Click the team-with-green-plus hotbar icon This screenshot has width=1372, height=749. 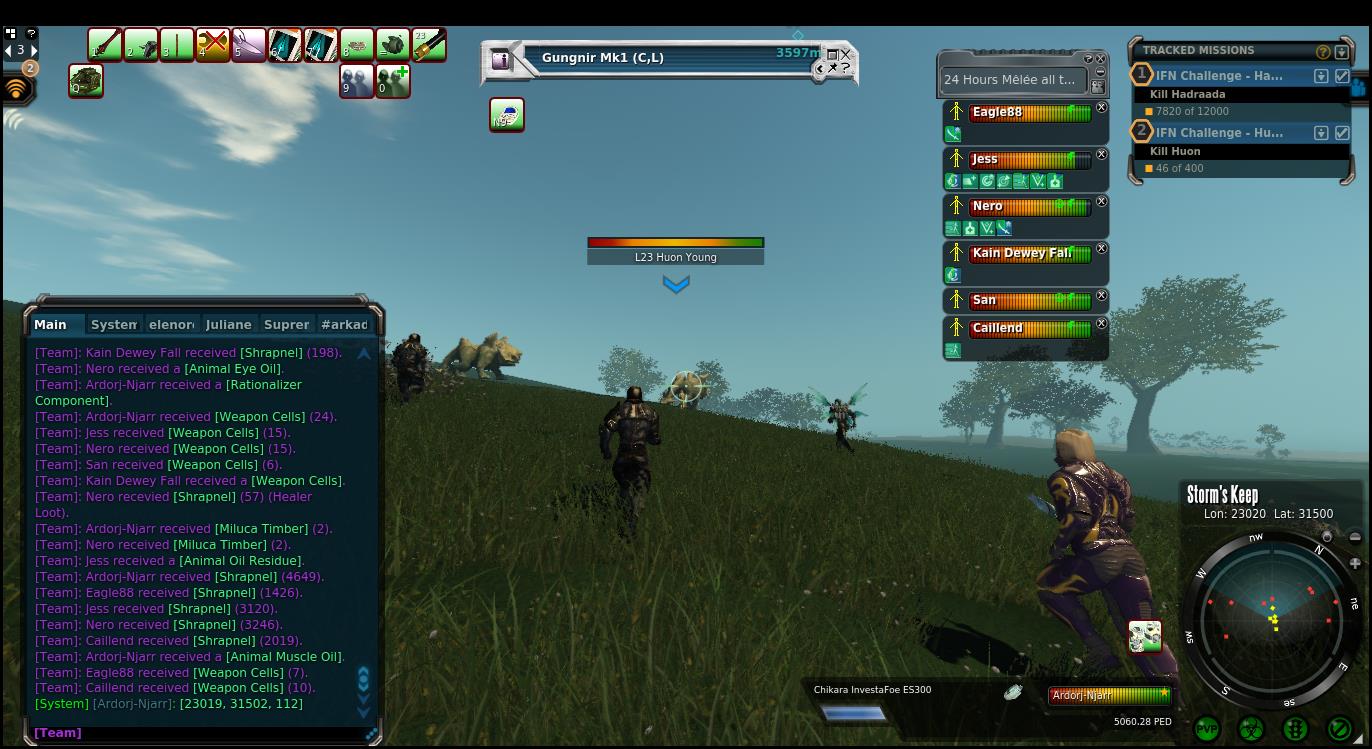[393, 81]
